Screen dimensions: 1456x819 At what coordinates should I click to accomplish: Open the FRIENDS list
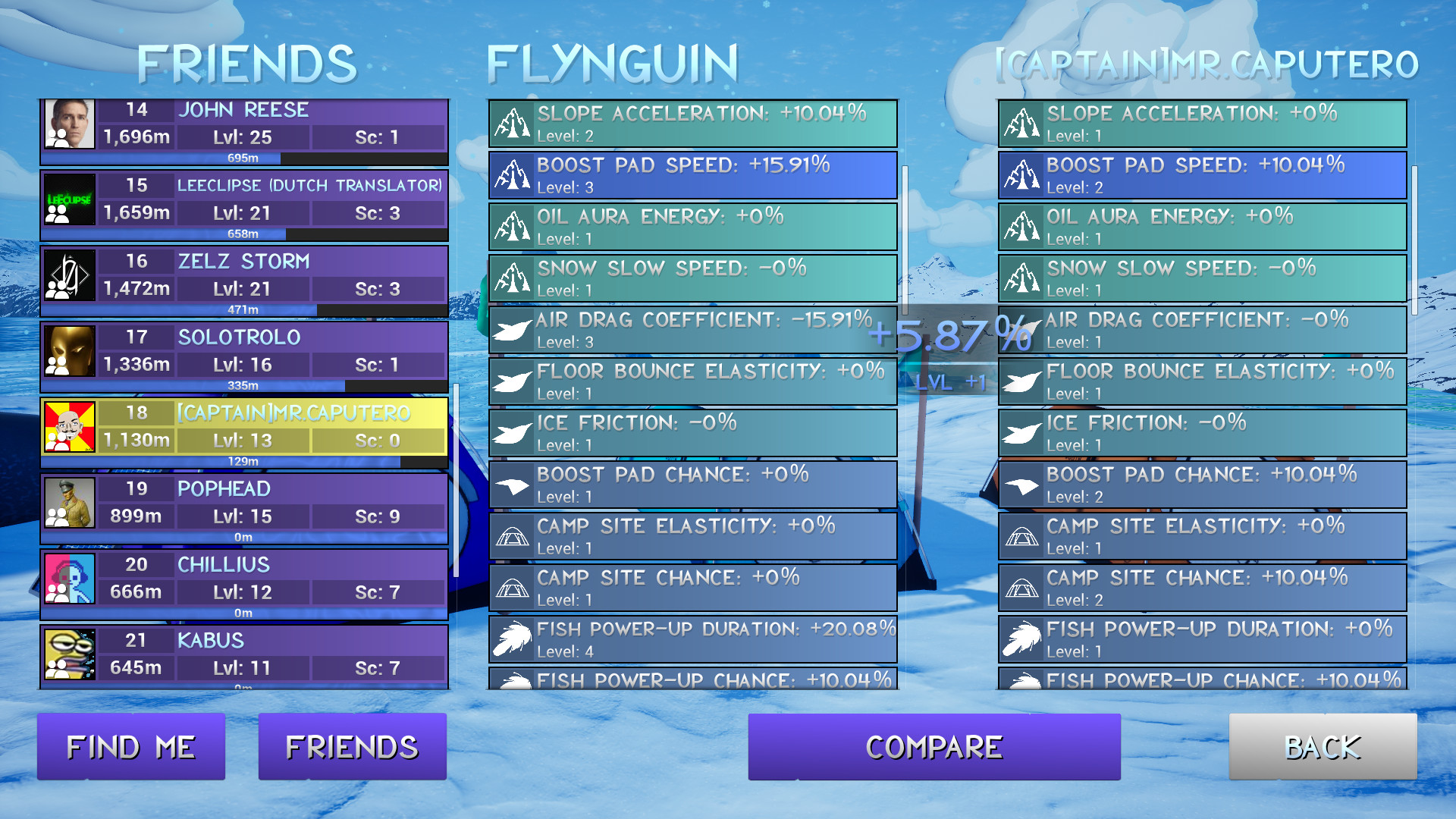point(352,746)
